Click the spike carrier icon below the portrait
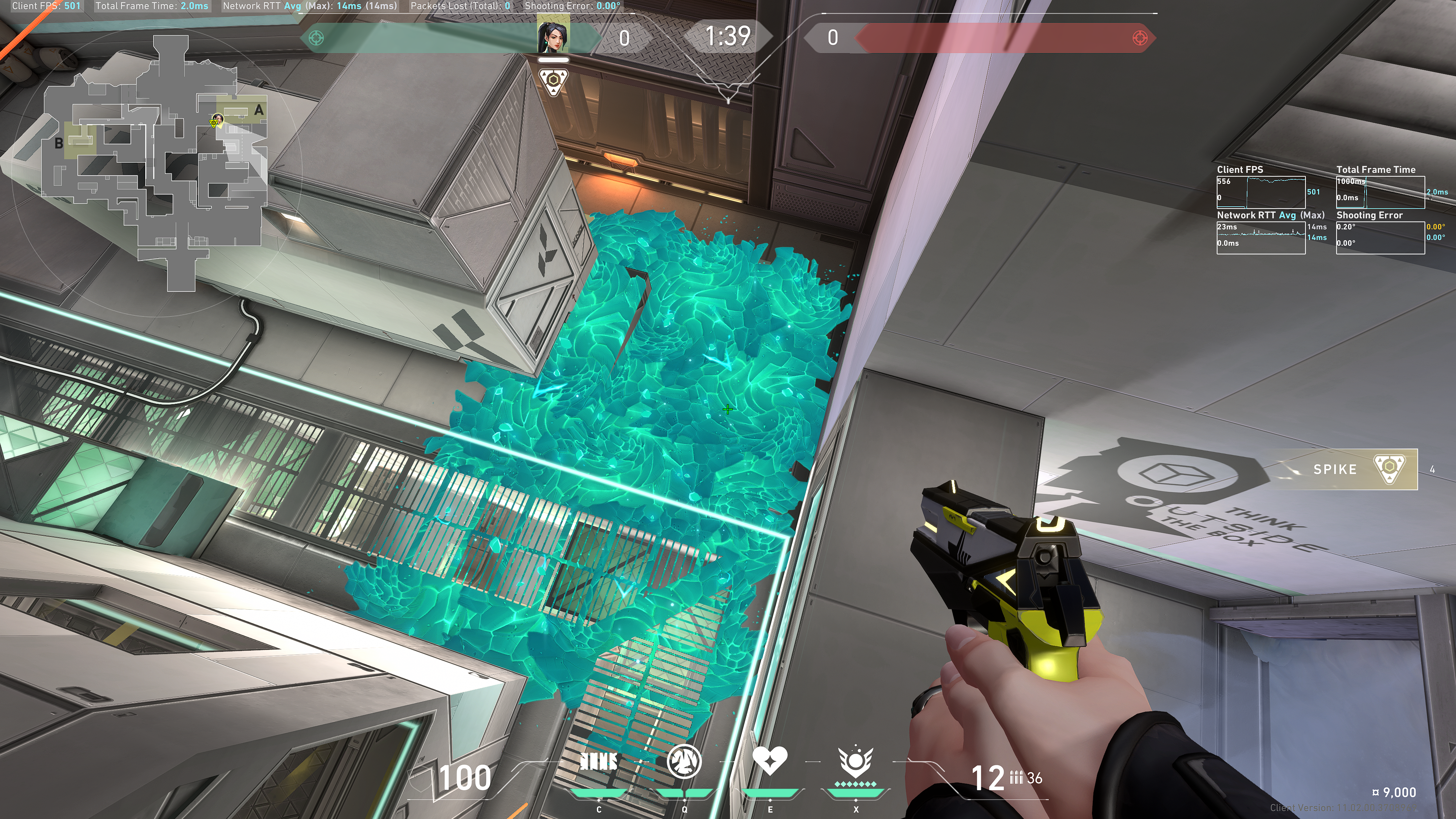Viewport: 1456px width, 819px height. click(x=553, y=82)
